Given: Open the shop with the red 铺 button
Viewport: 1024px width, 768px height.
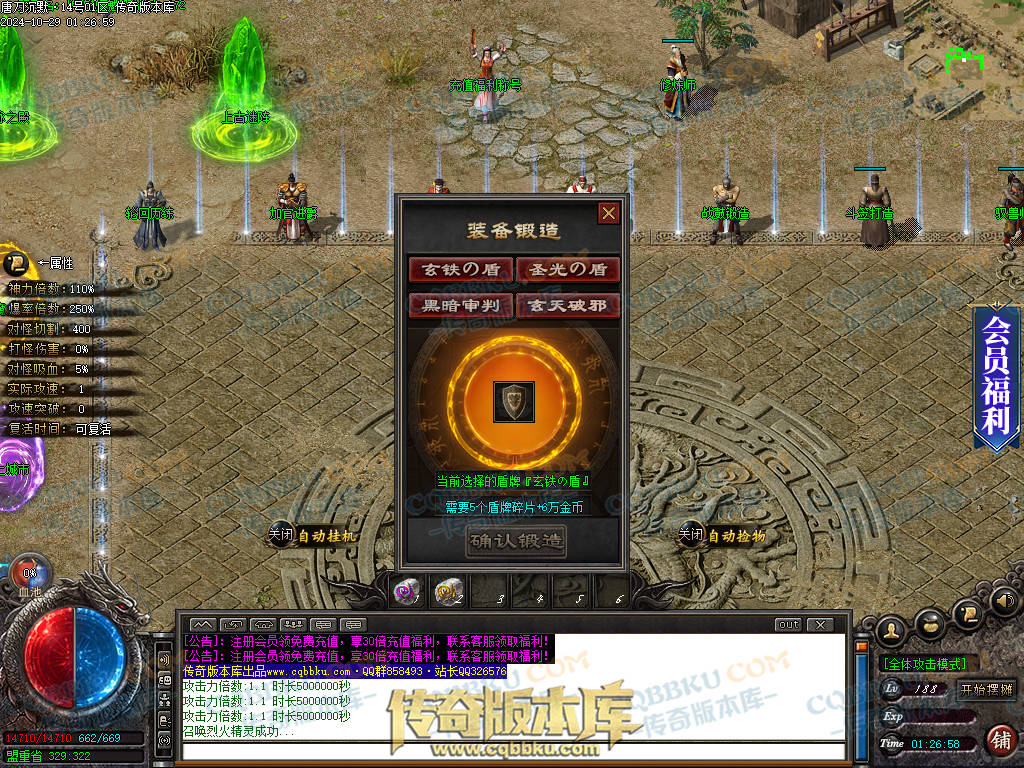Looking at the screenshot, I should point(1000,740).
